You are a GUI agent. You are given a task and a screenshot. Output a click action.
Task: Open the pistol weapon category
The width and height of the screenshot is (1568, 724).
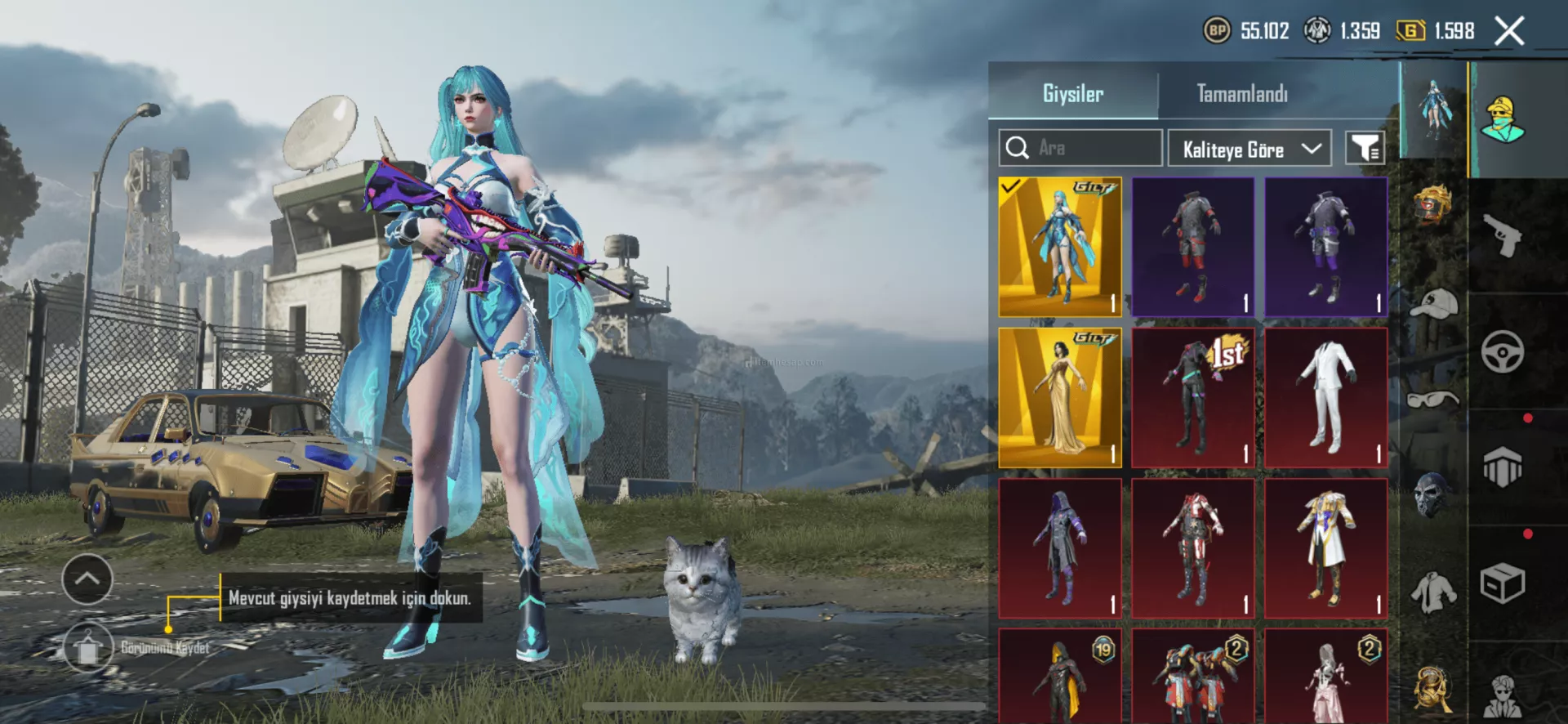pyautogui.click(x=1503, y=235)
